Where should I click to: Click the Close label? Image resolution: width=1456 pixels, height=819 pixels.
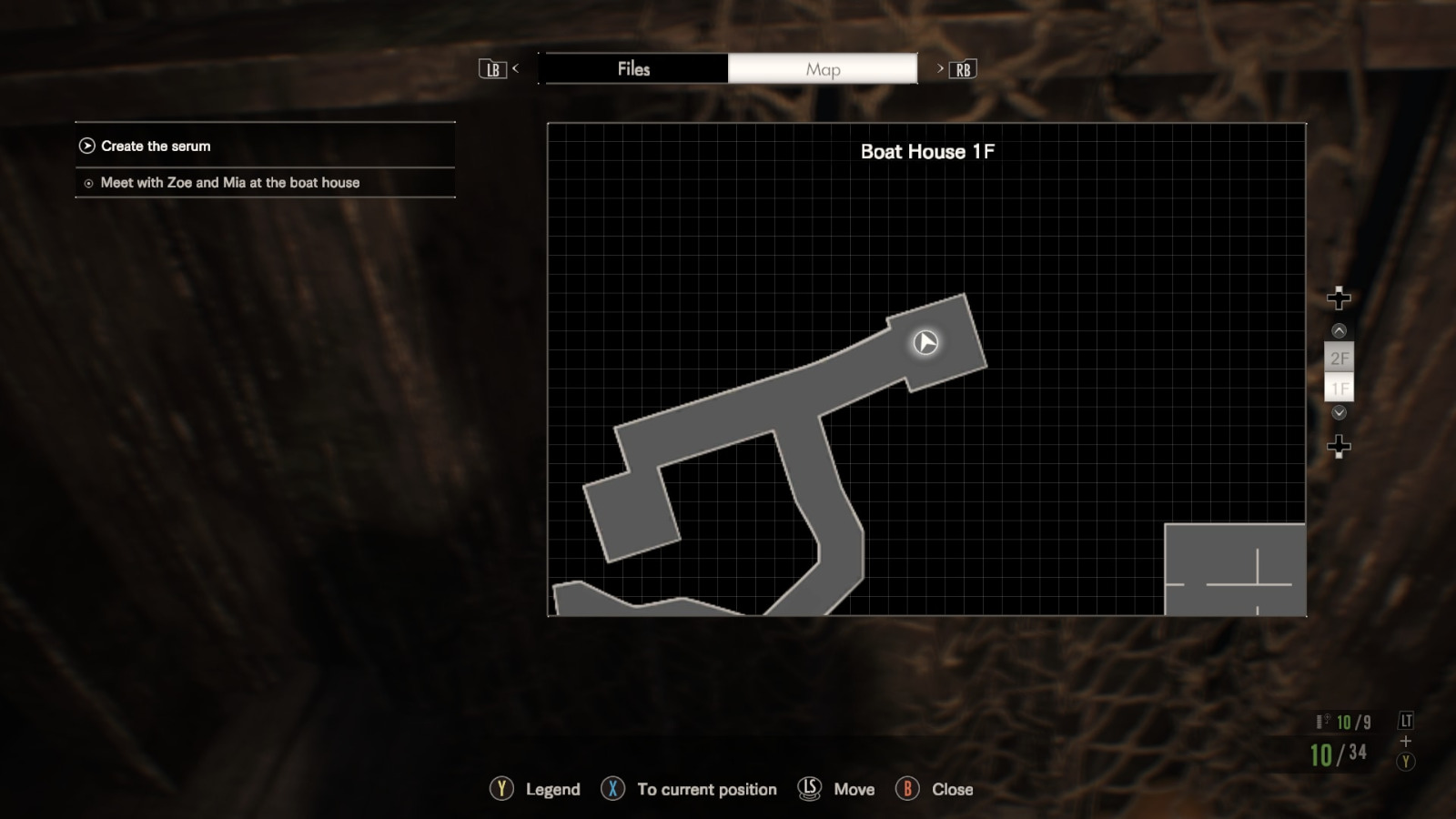point(953,789)
